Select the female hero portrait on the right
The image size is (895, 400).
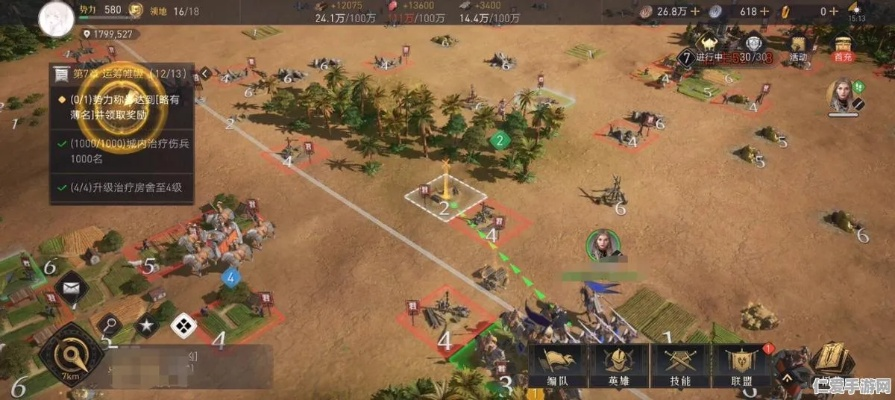pos(844,96)
